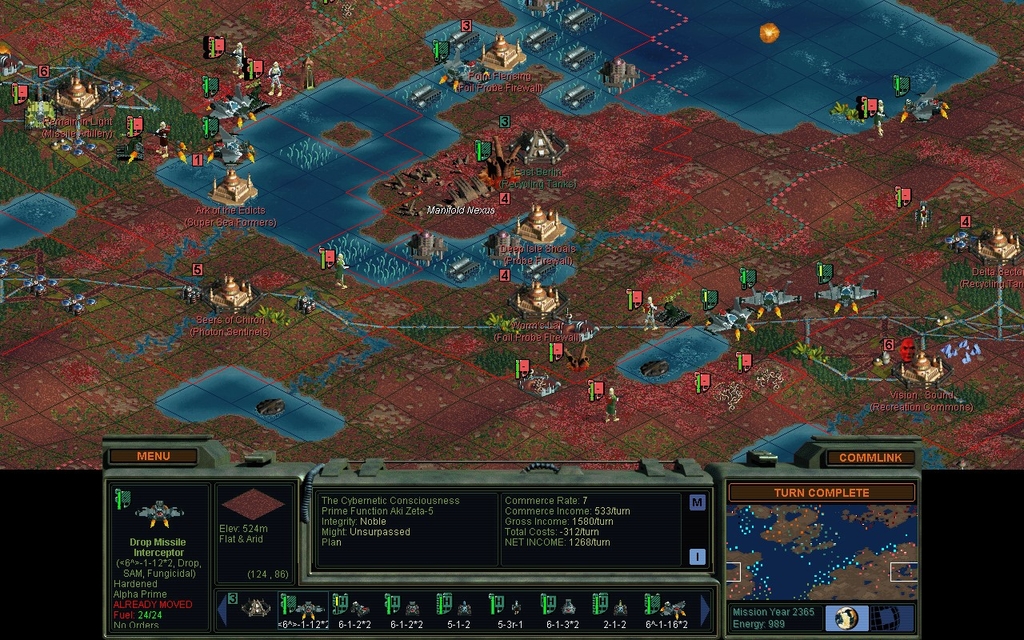Toggle the I info panel button

697,557
